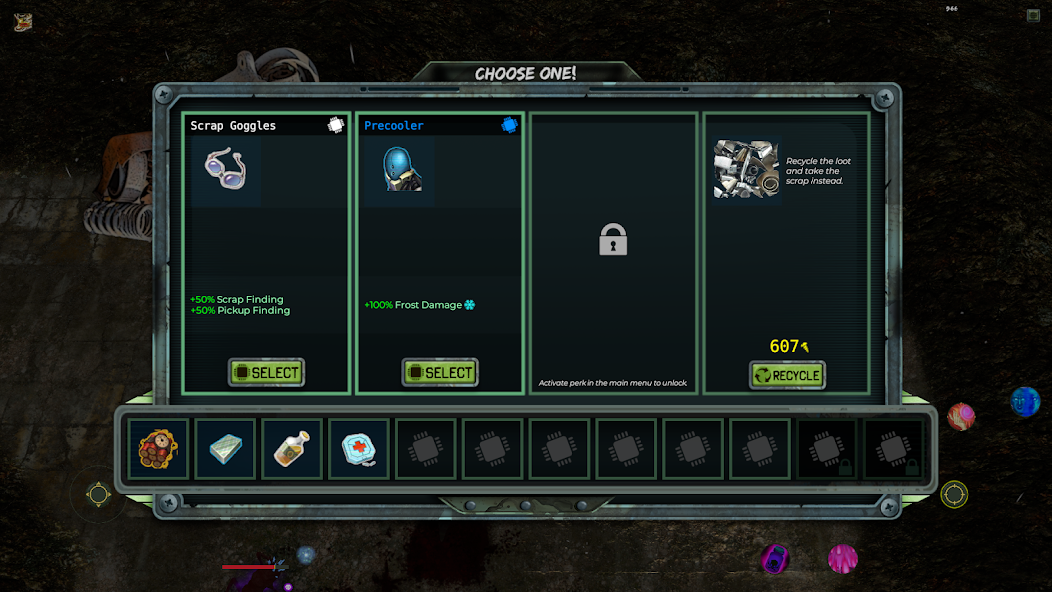Click the locked perk slot padlock
Viewport: 1052px width, 592px height.
click(x=613, y=240)
